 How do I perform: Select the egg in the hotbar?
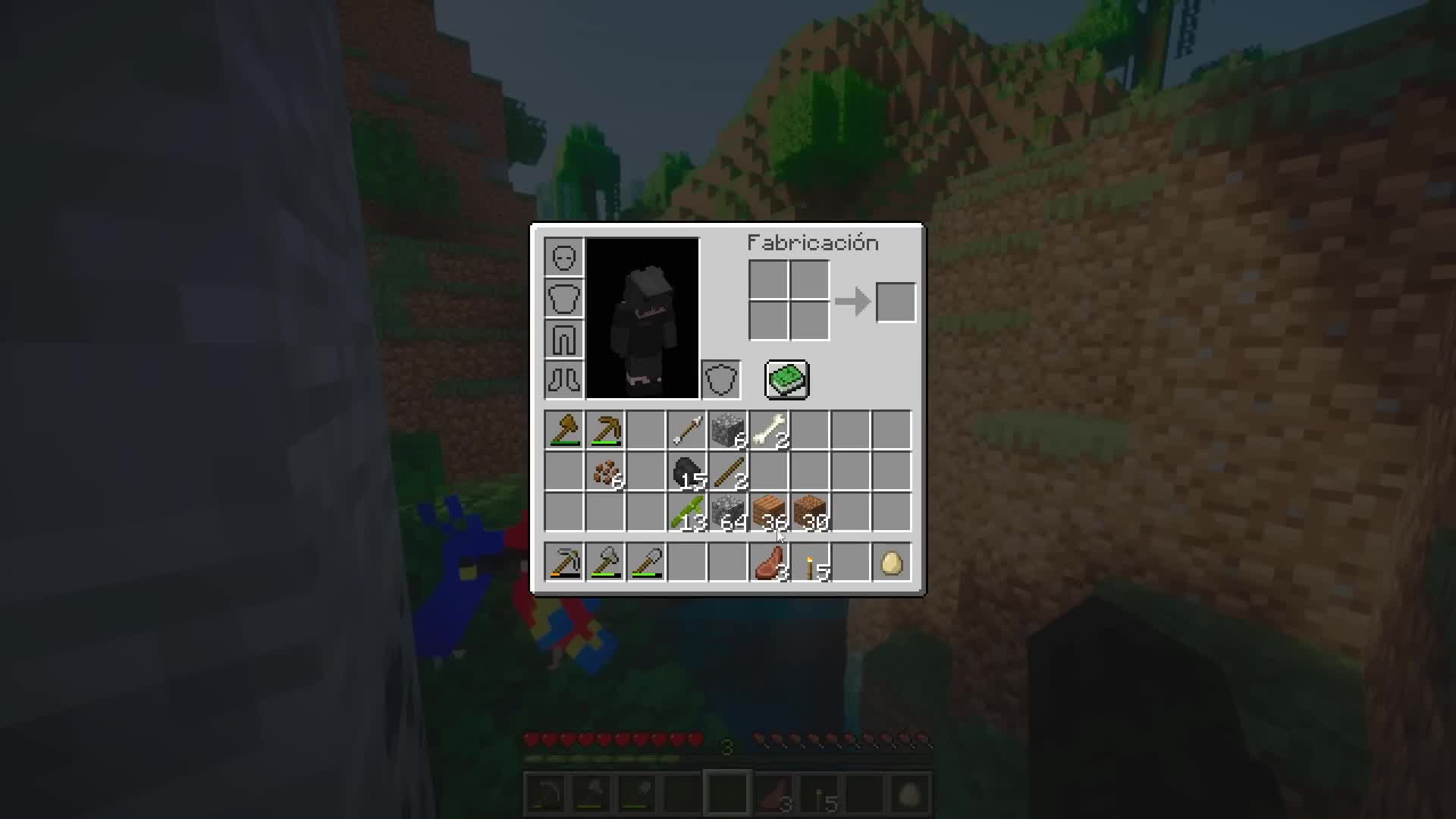[x=892, y=561]
